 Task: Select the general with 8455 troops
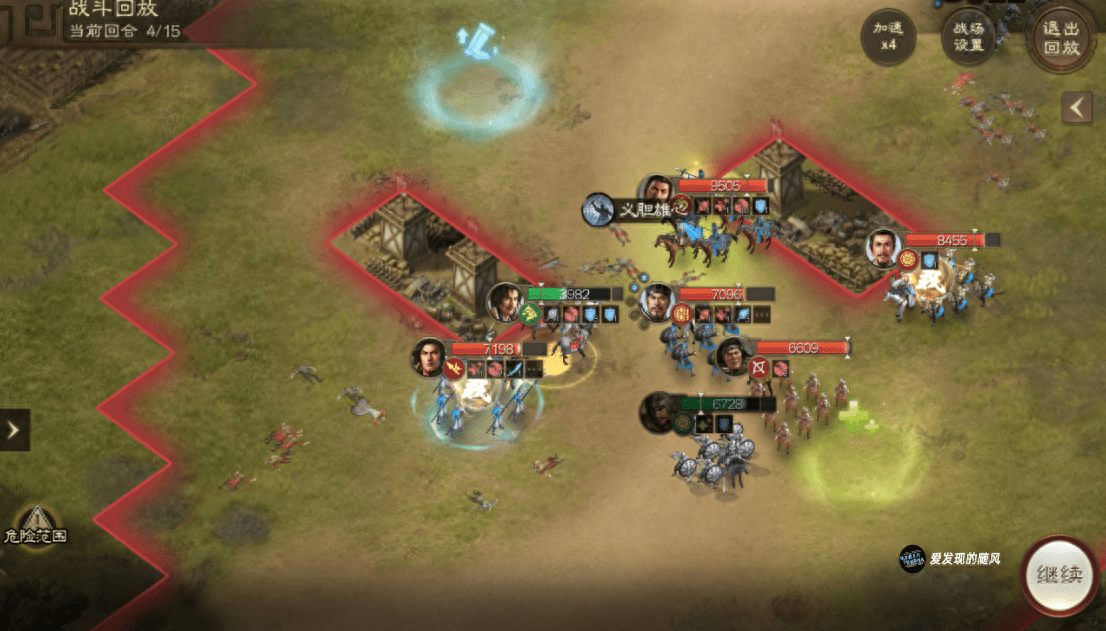pyautogui.click(x=884, y=248)
